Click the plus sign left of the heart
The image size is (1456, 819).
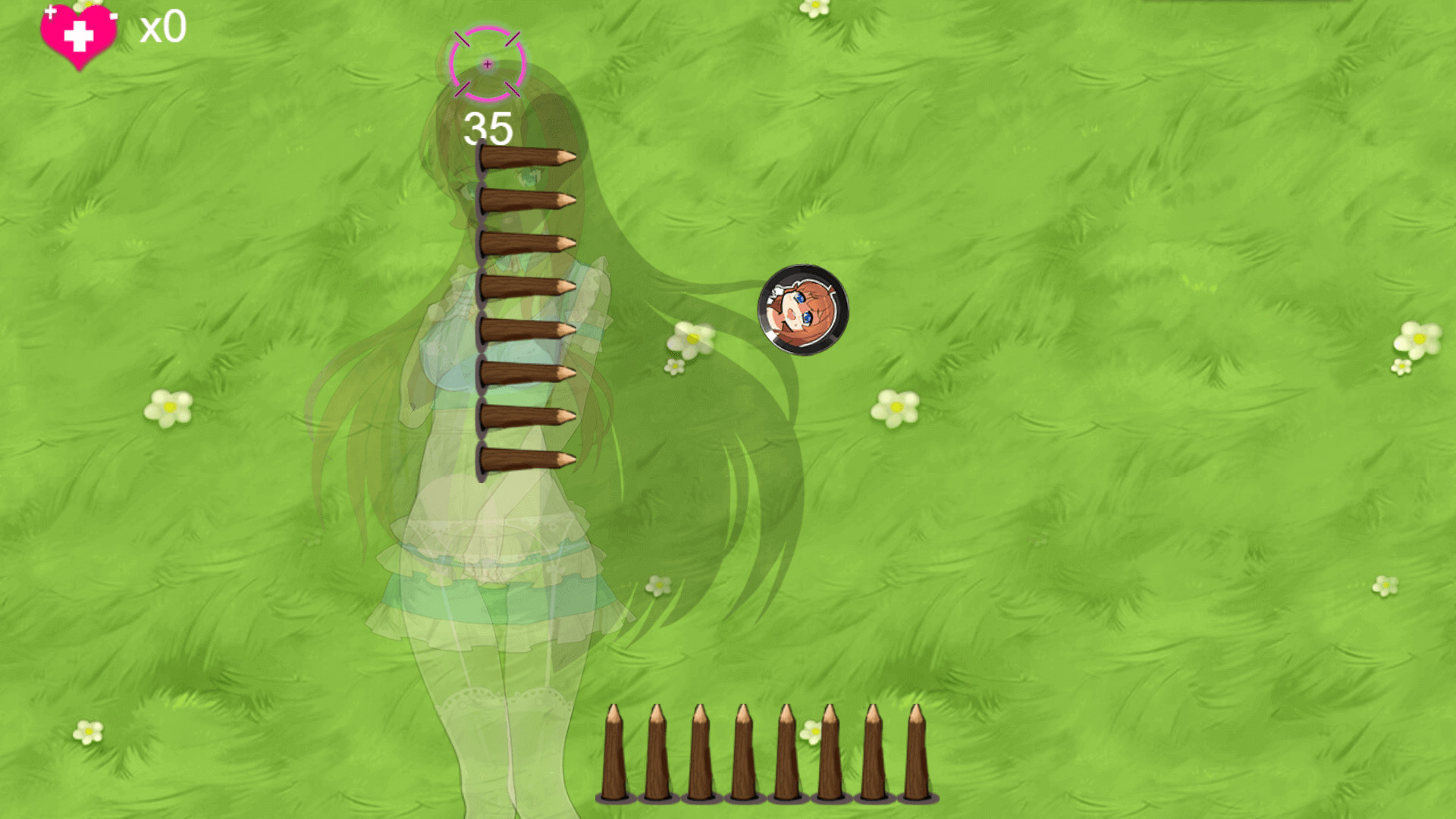pyautogui.click(x=51, y=11)
